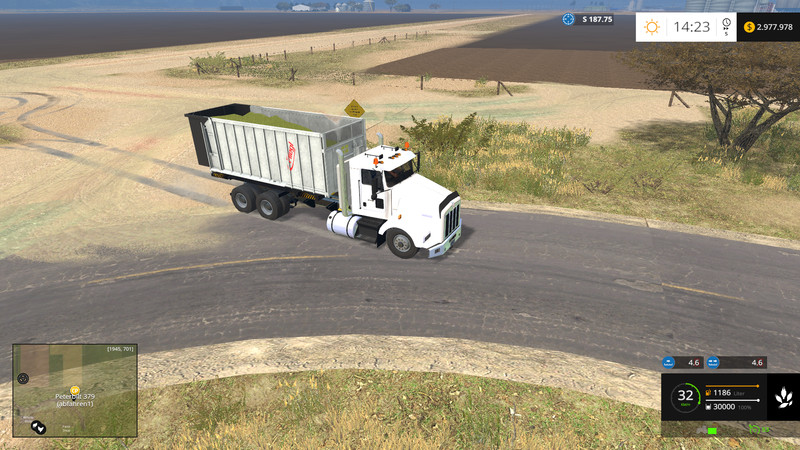Click the gold dollar coin icon
The height and width of the screenshot is (450, 800).
click(x=749, y=27)
